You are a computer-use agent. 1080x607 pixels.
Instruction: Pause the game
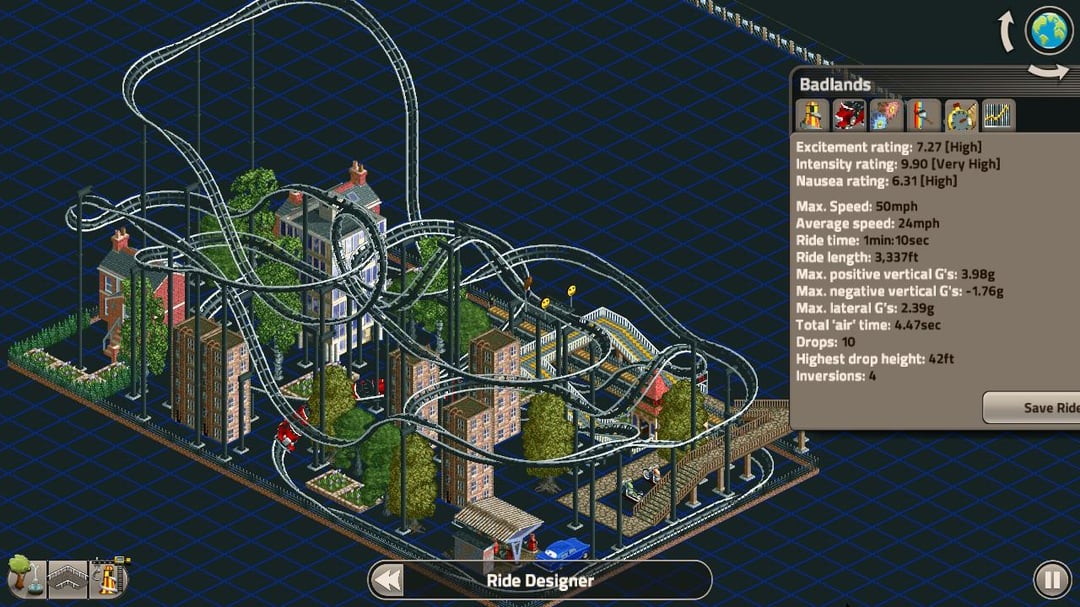tap(1051, 580)
